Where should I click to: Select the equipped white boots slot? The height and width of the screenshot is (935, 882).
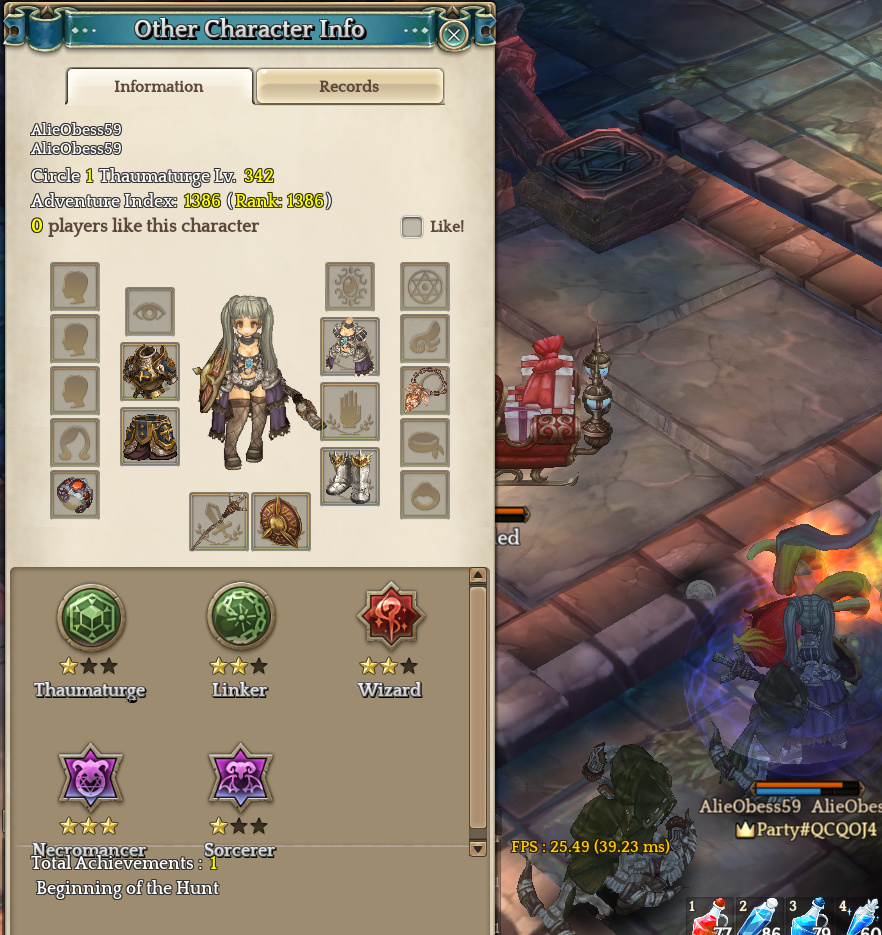pyautogui.click(x=350, y=477)
